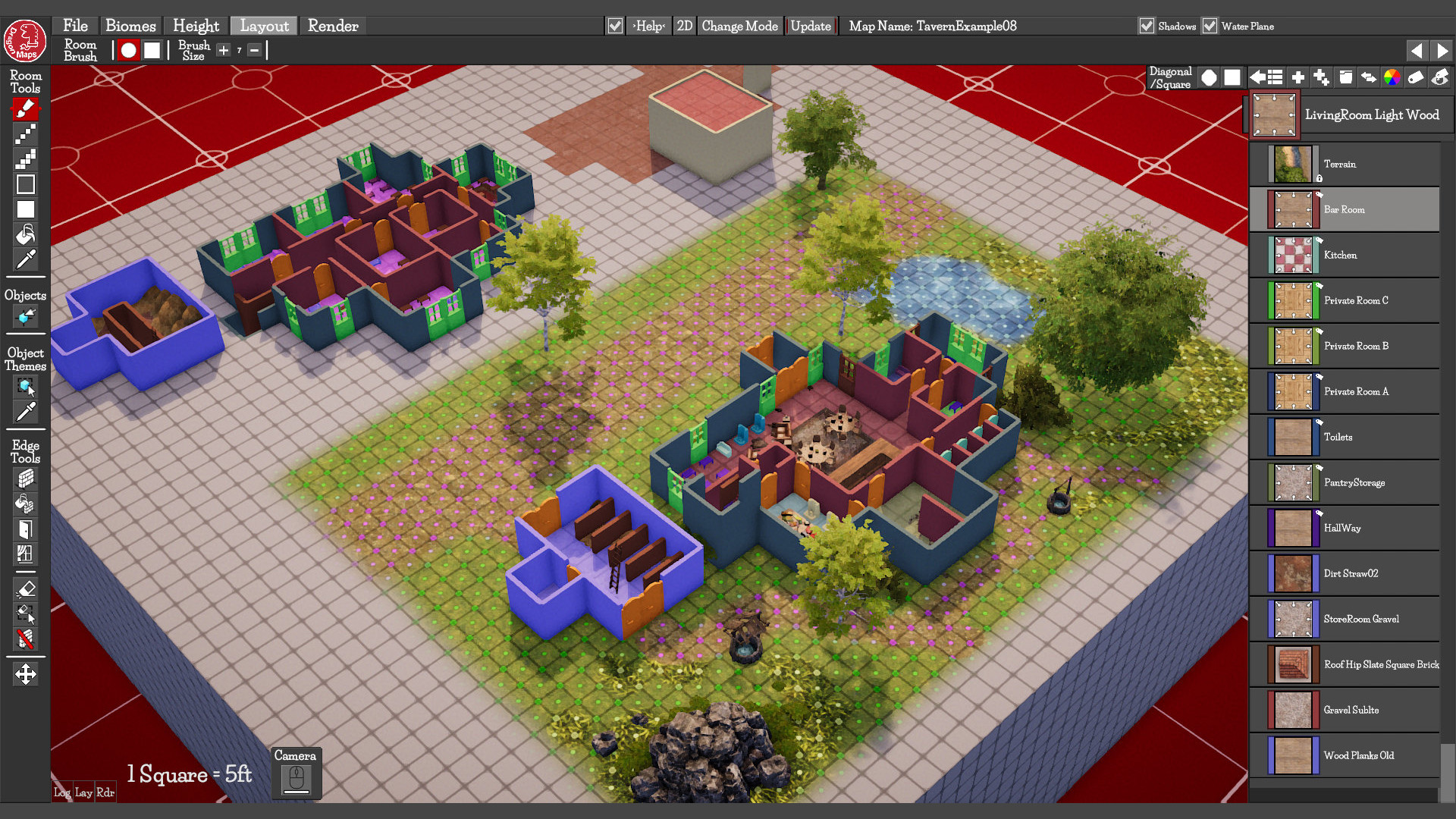This screenshot has width=1456, height=819.
Task: Select the square brush shape radio button
Action: point(152,50)
